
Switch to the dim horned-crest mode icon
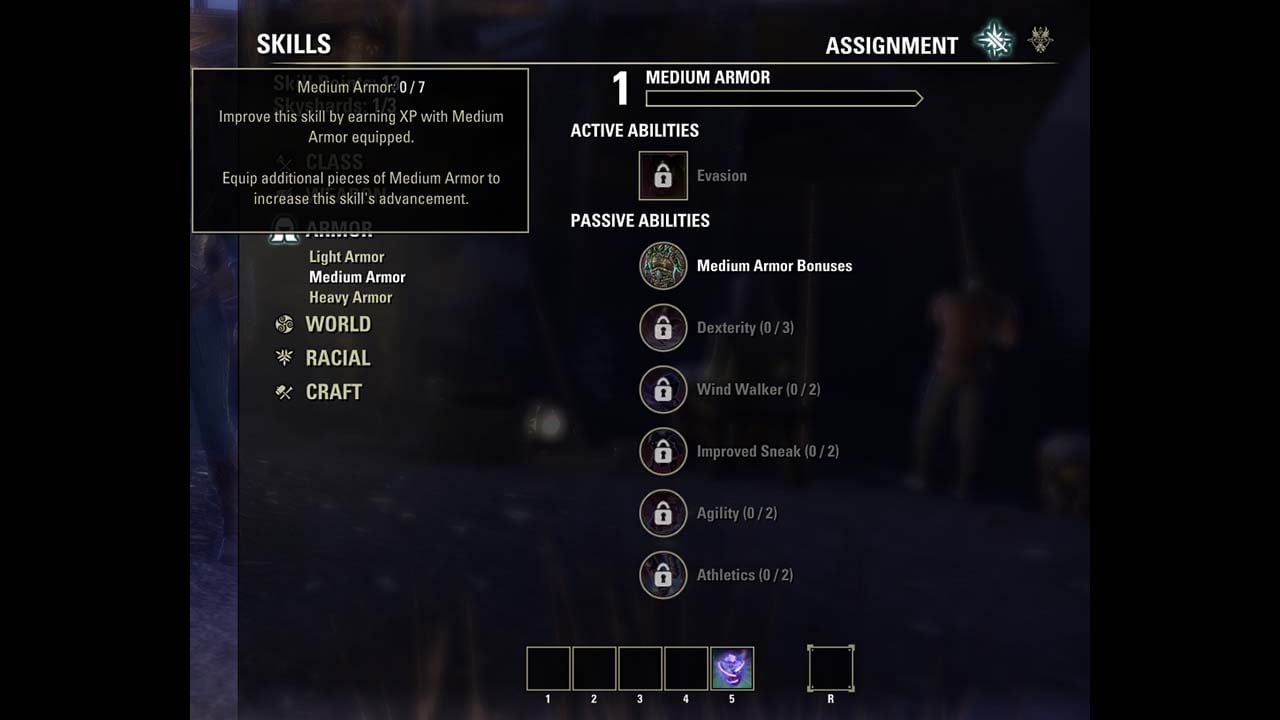click(1041, 41)
